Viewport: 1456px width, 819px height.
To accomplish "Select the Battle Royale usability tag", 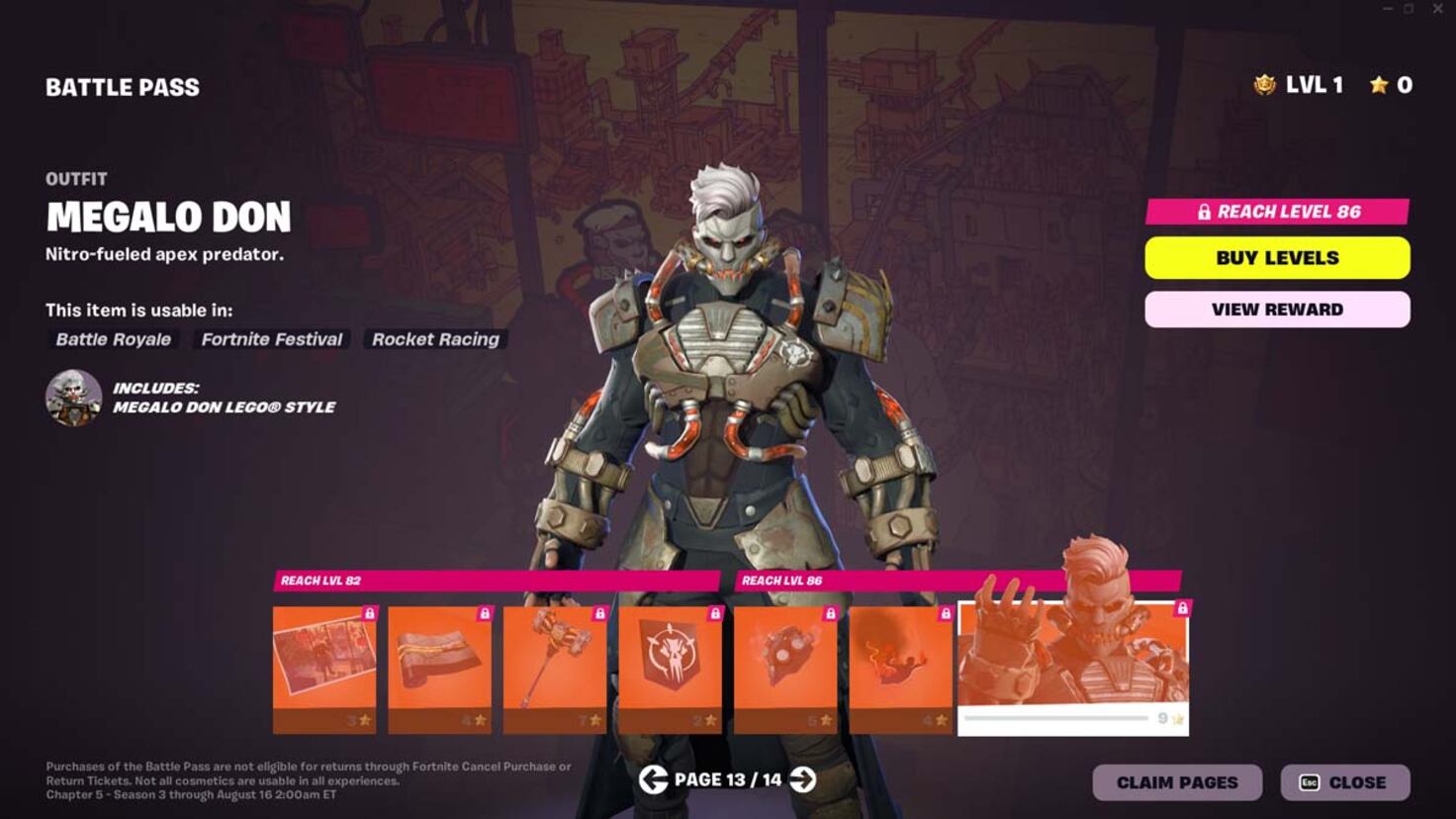I will point(112,339).
